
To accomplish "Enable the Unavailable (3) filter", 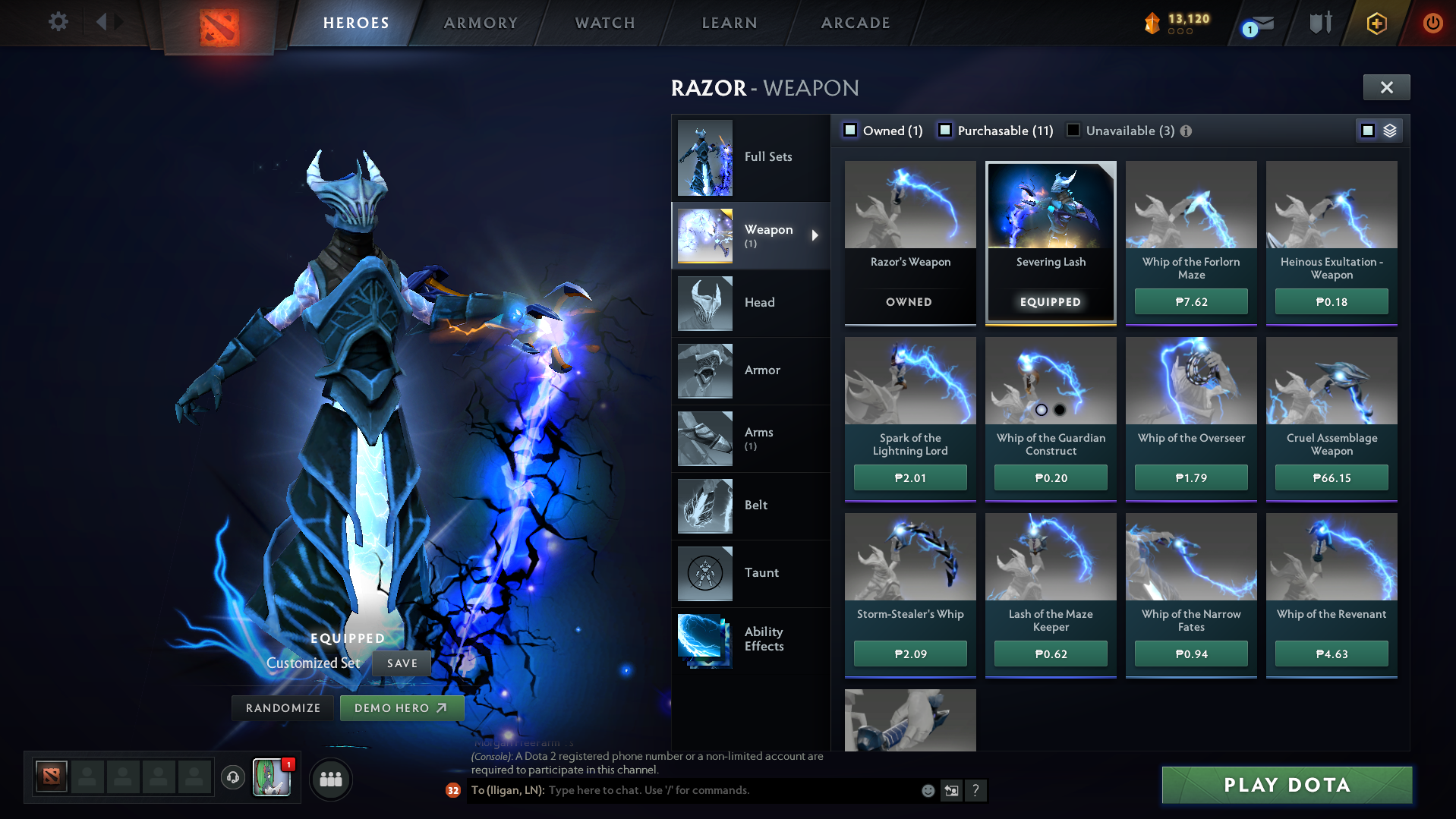I will pyautogui.click(x=1073, y=131).
